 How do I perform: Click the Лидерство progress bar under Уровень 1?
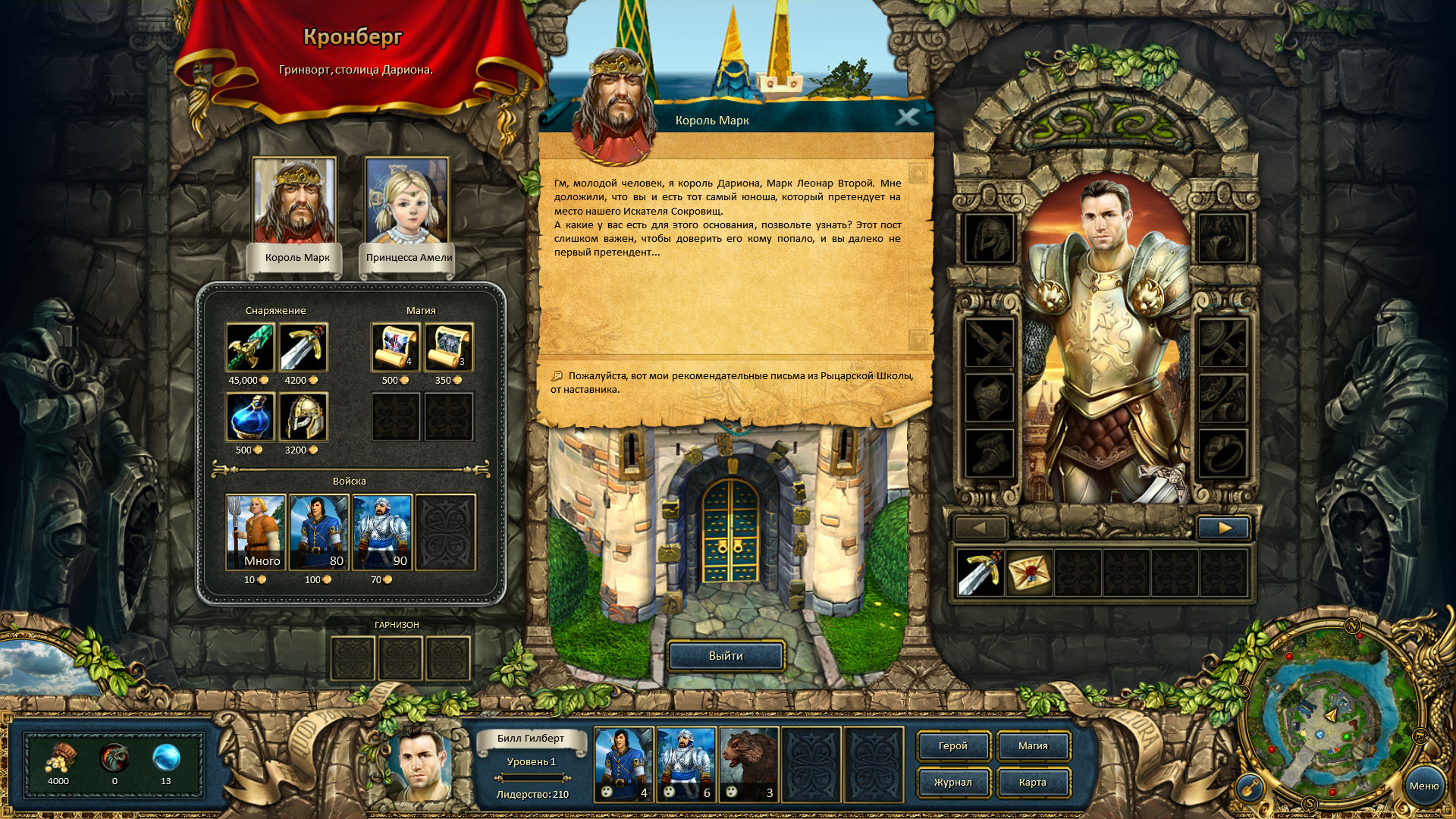533,777
